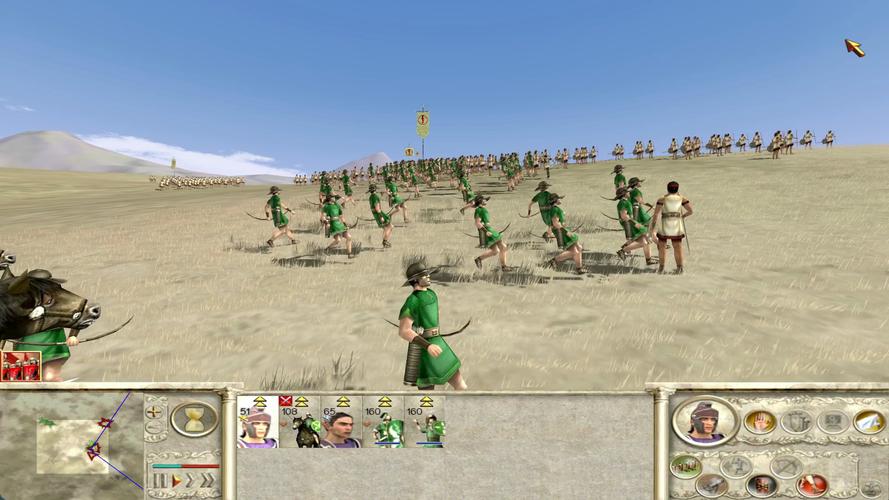Activate the raised hand halt order
889x500 pixels.
pos(760,421)
